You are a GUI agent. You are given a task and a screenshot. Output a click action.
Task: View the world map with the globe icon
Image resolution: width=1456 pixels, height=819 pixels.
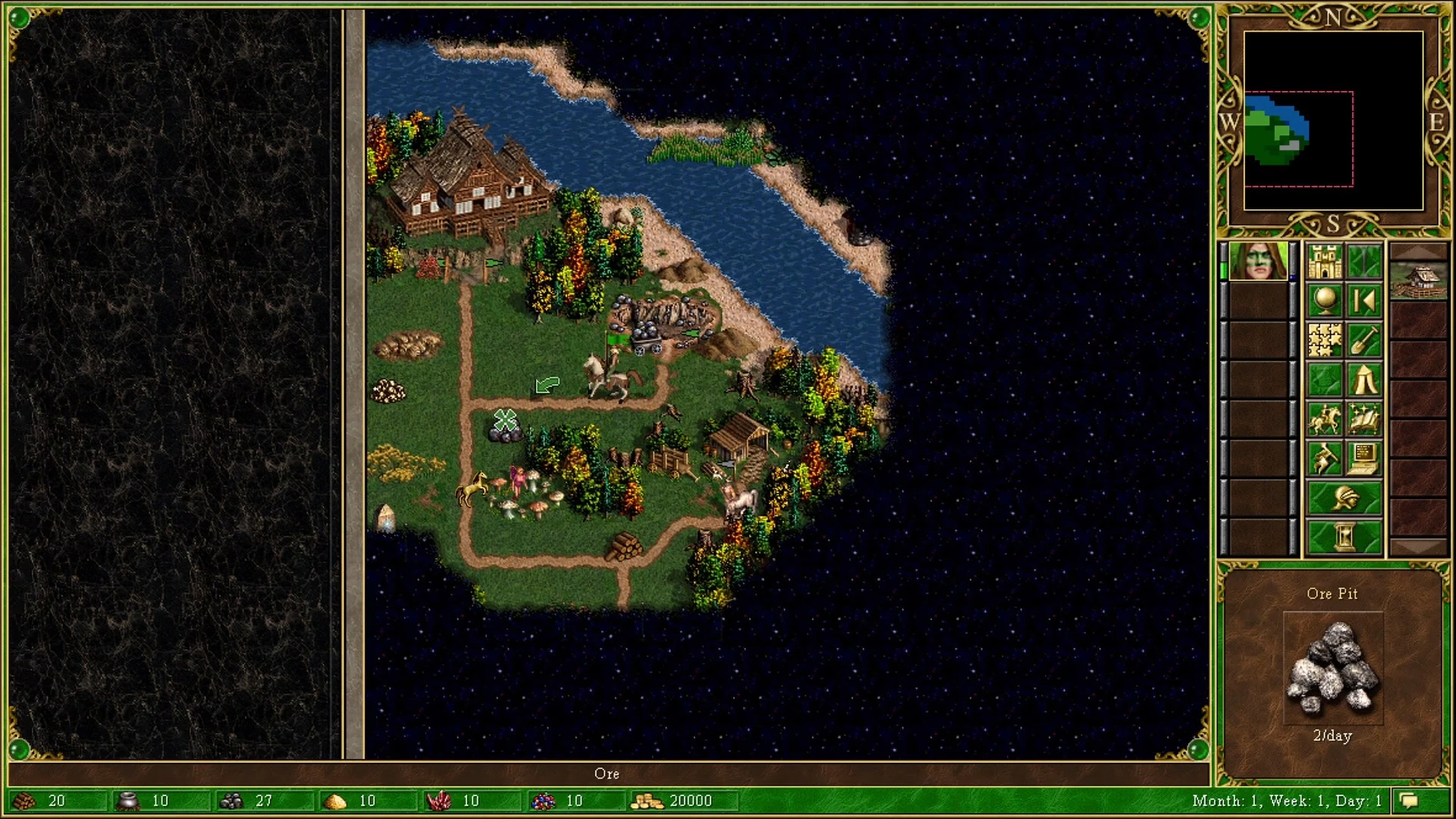[x=1323, y=300]
